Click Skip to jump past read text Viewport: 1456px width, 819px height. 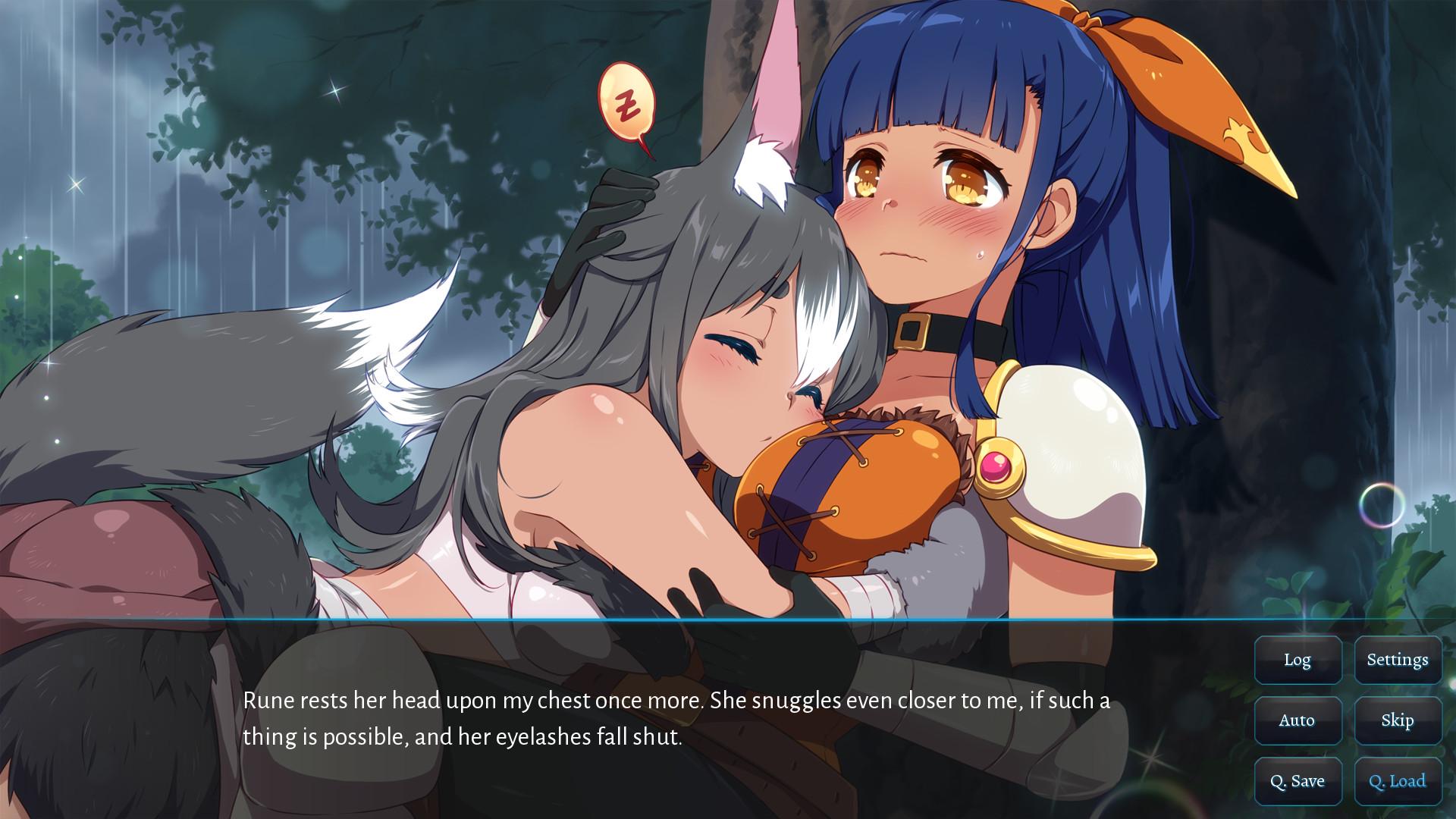click(x=1398, y=720)
